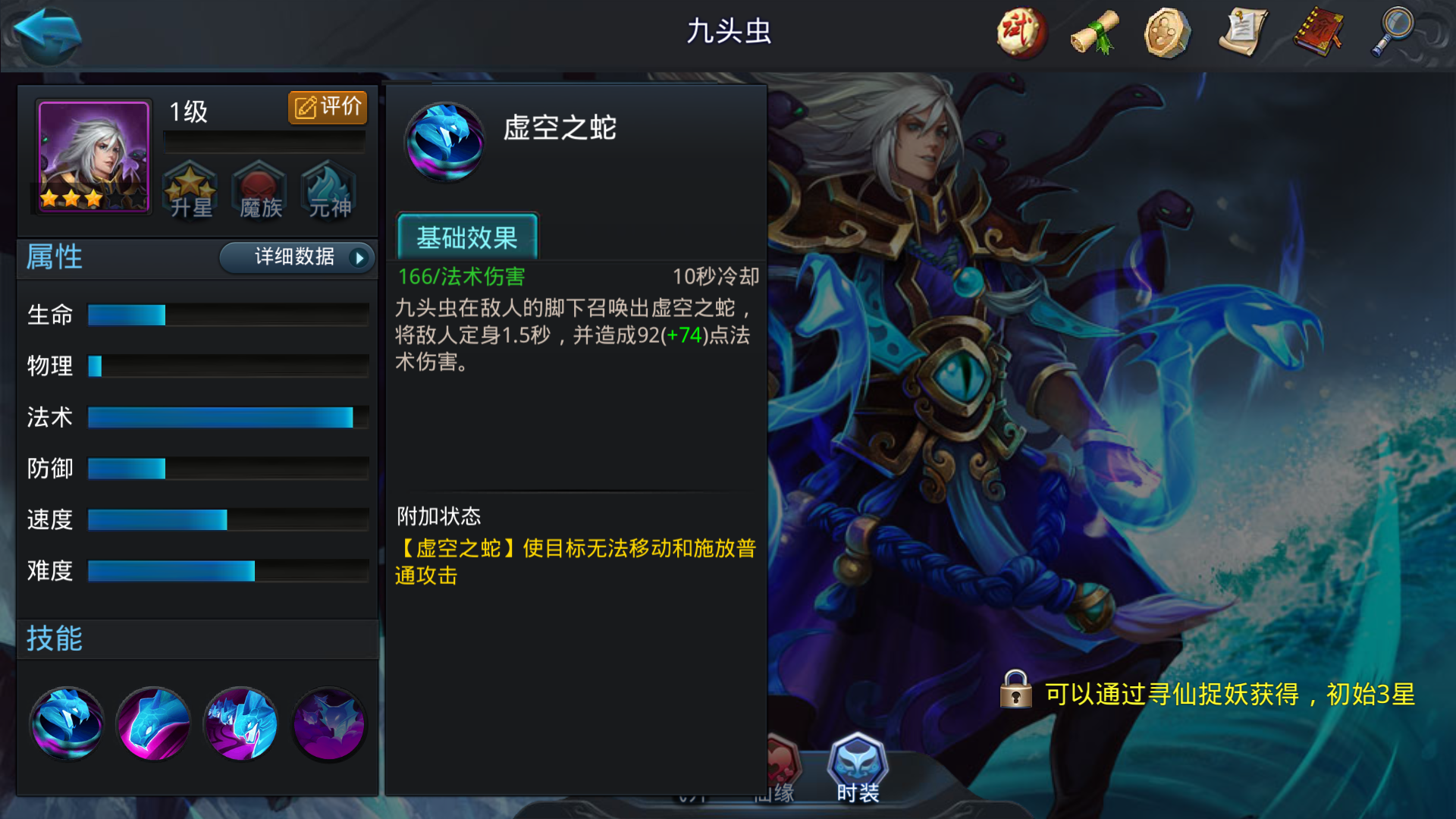
Task: Select the purple bite skill icon
Action: (153, 723)
